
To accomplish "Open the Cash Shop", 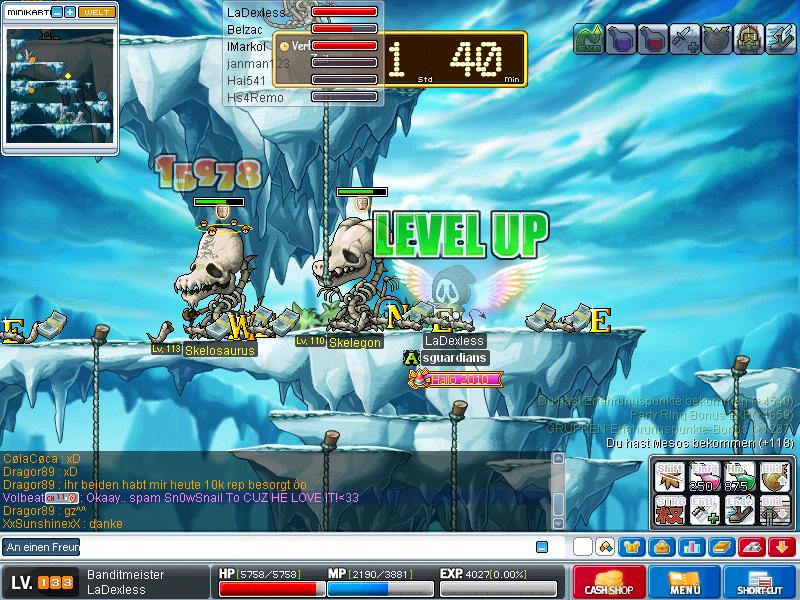I will (609, 582).
